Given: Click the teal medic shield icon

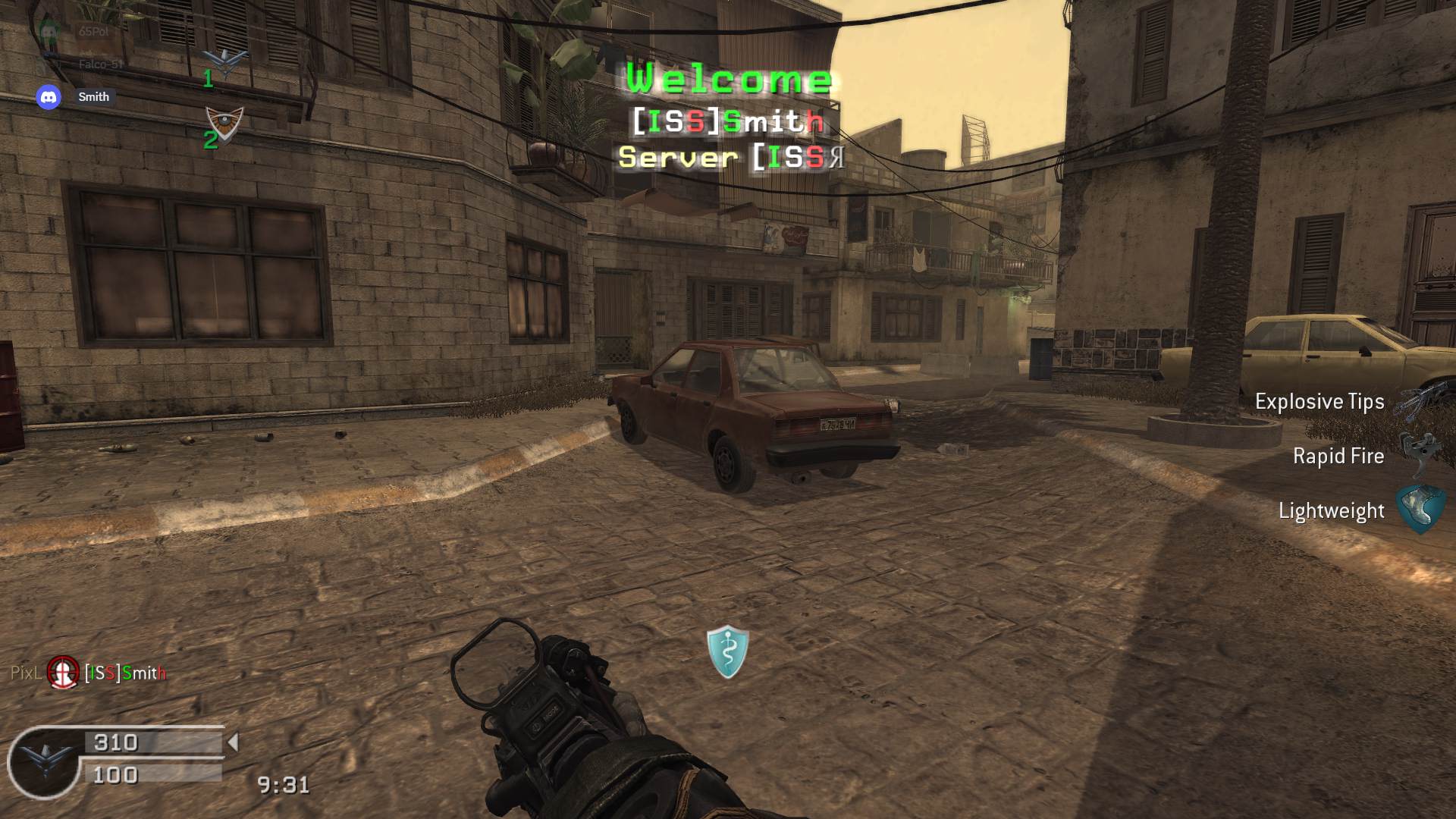Looking at the screenshot, I should (x=727, y=651).
